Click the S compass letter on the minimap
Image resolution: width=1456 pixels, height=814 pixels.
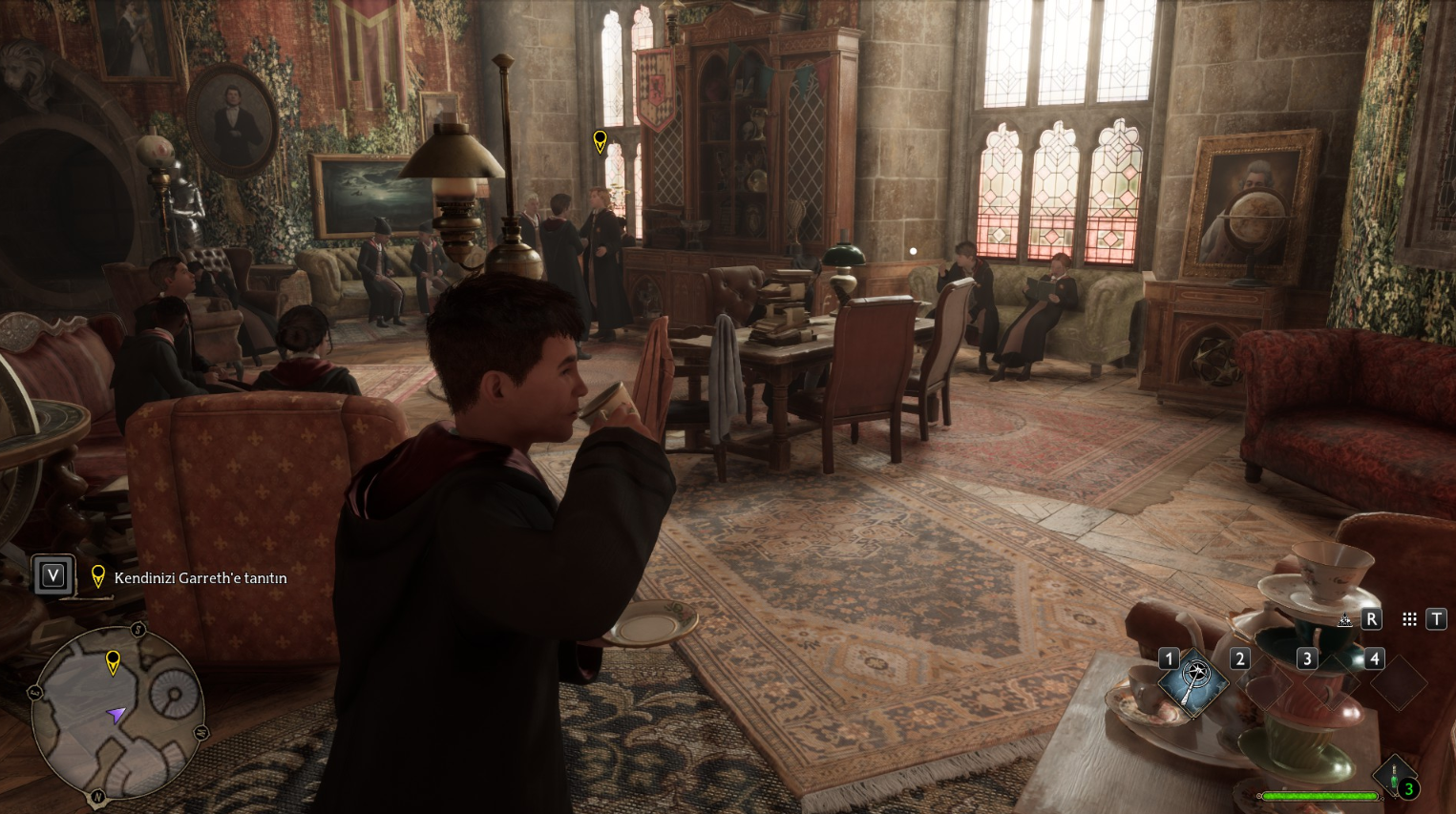tap(137, 631)
